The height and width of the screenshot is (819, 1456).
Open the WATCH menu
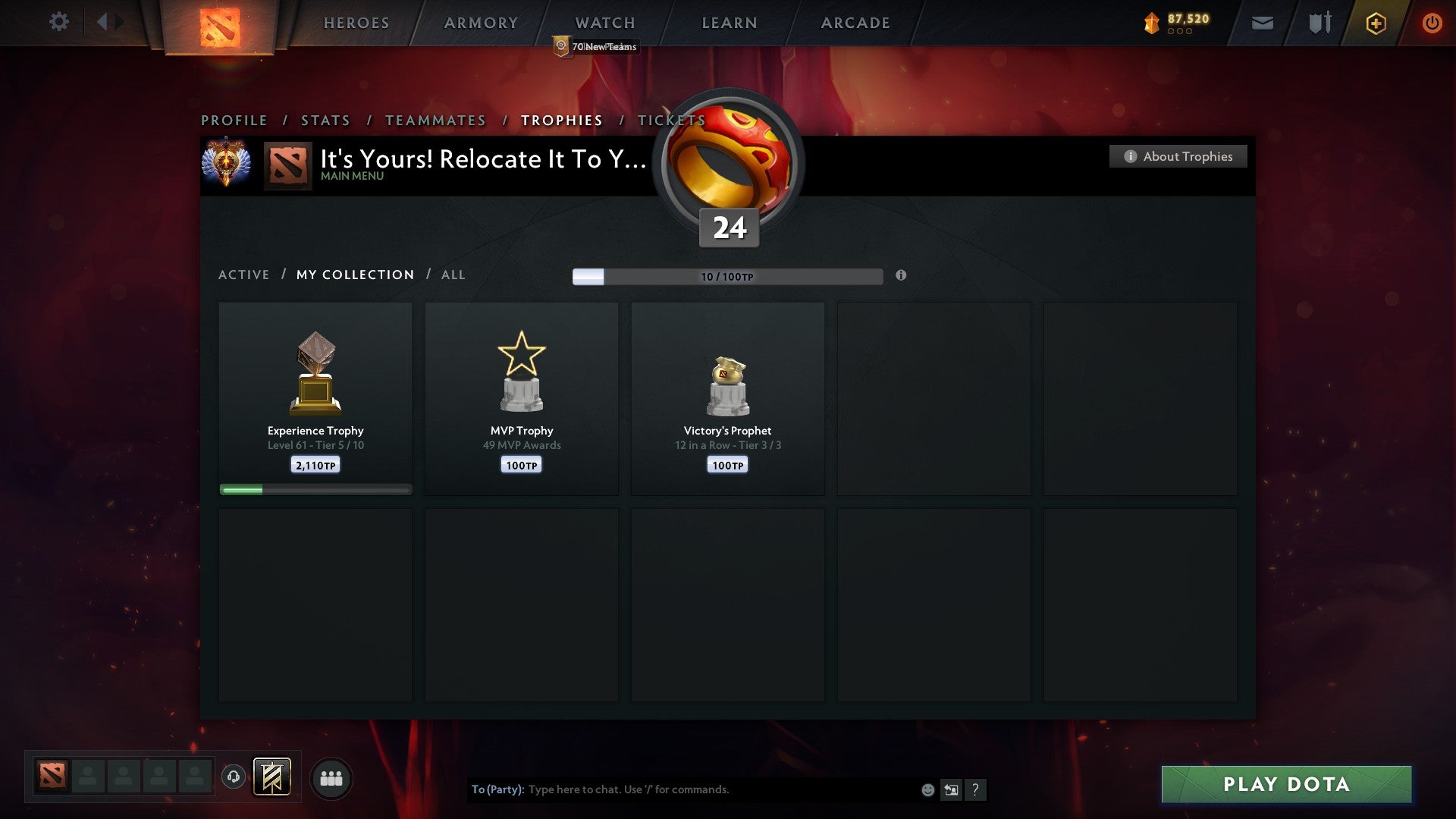click(604, 23)
